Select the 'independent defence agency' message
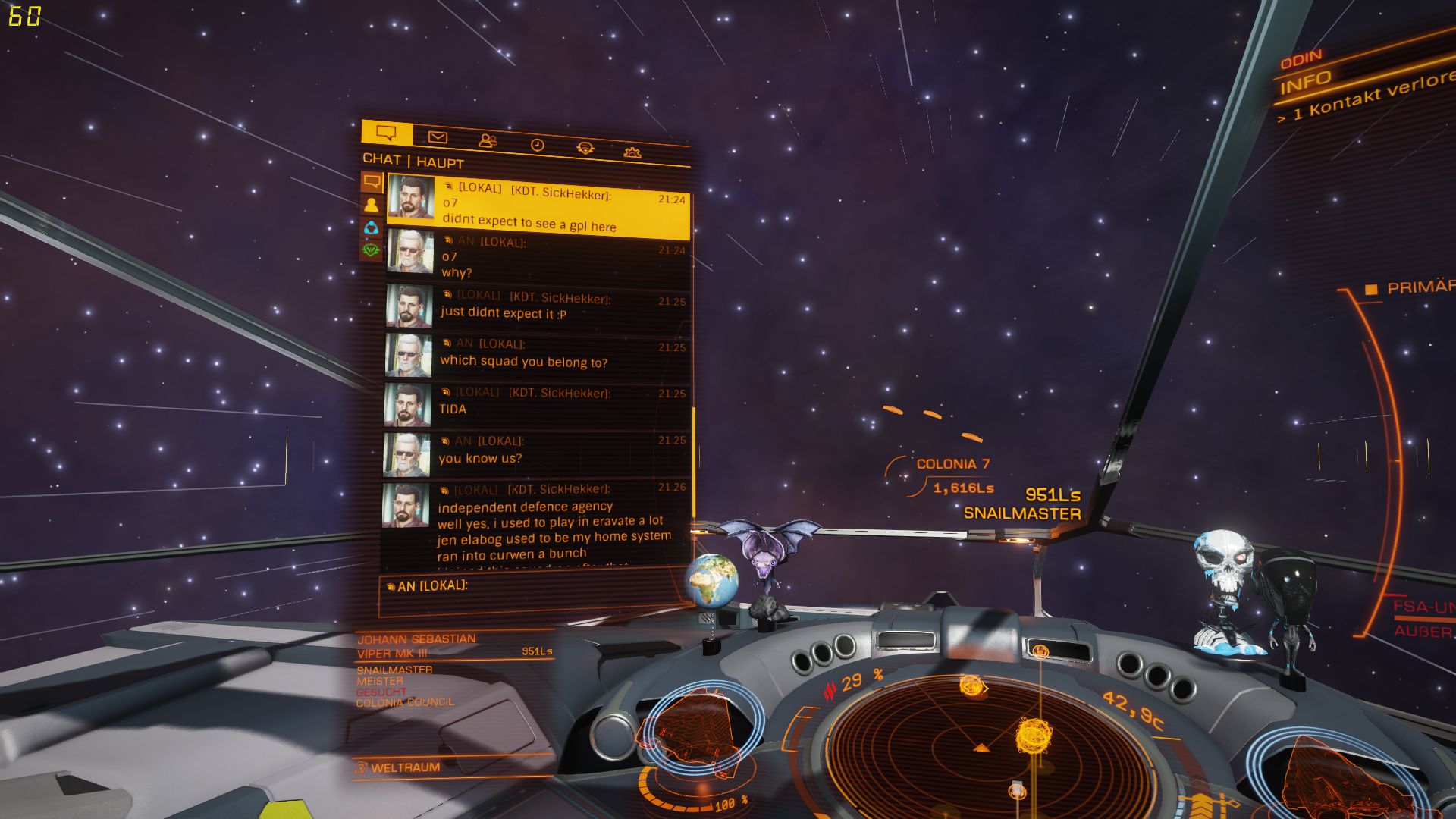Screen dimensions: 1456x819 (x=538, y=523)
